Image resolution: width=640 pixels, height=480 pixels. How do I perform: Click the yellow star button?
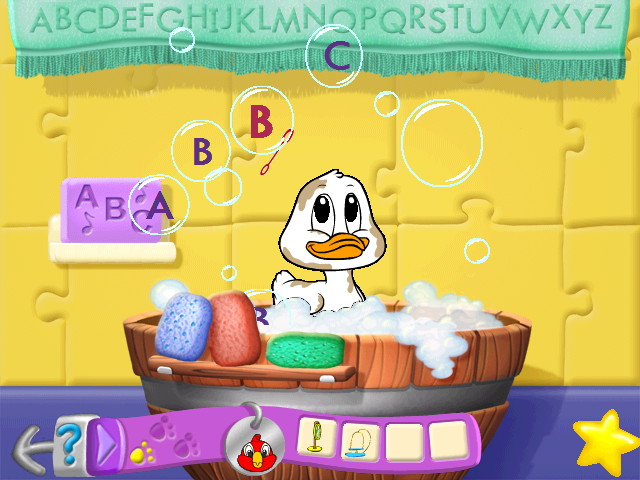click(x=604, y=441)
